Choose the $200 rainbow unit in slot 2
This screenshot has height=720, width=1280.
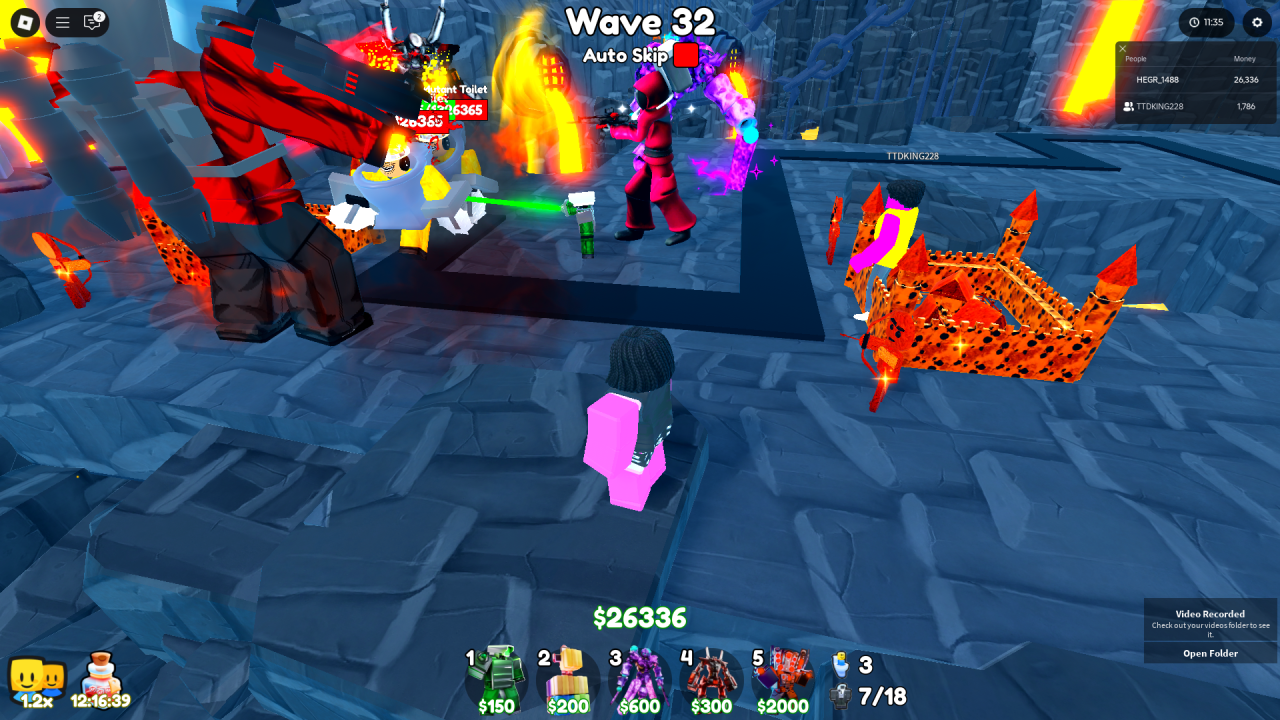(568, 680)
